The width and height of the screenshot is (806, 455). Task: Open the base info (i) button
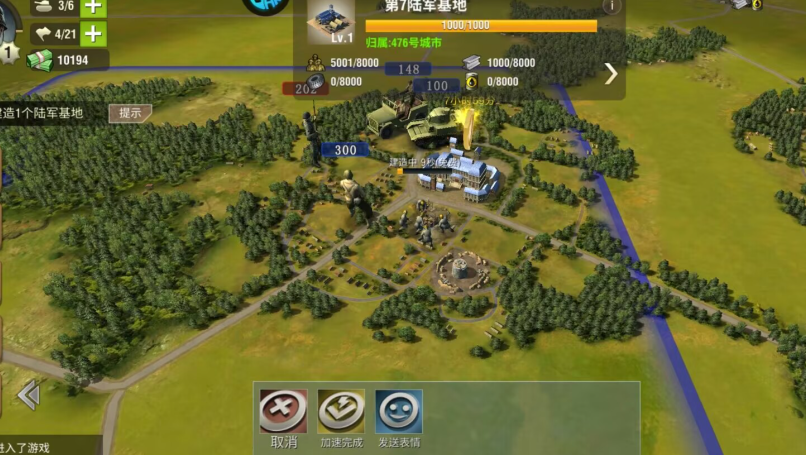(x=611, y=6)
